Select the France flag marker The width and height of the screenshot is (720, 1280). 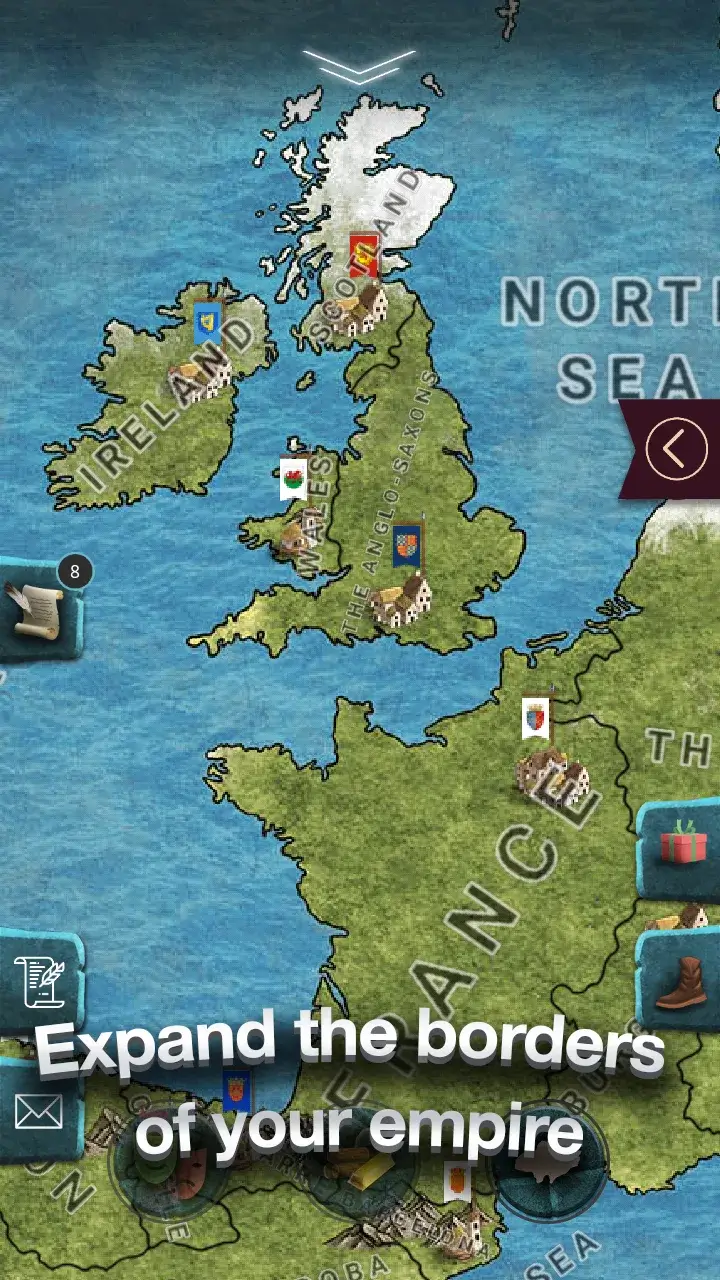pyautogui.click(x=536, y=717)
